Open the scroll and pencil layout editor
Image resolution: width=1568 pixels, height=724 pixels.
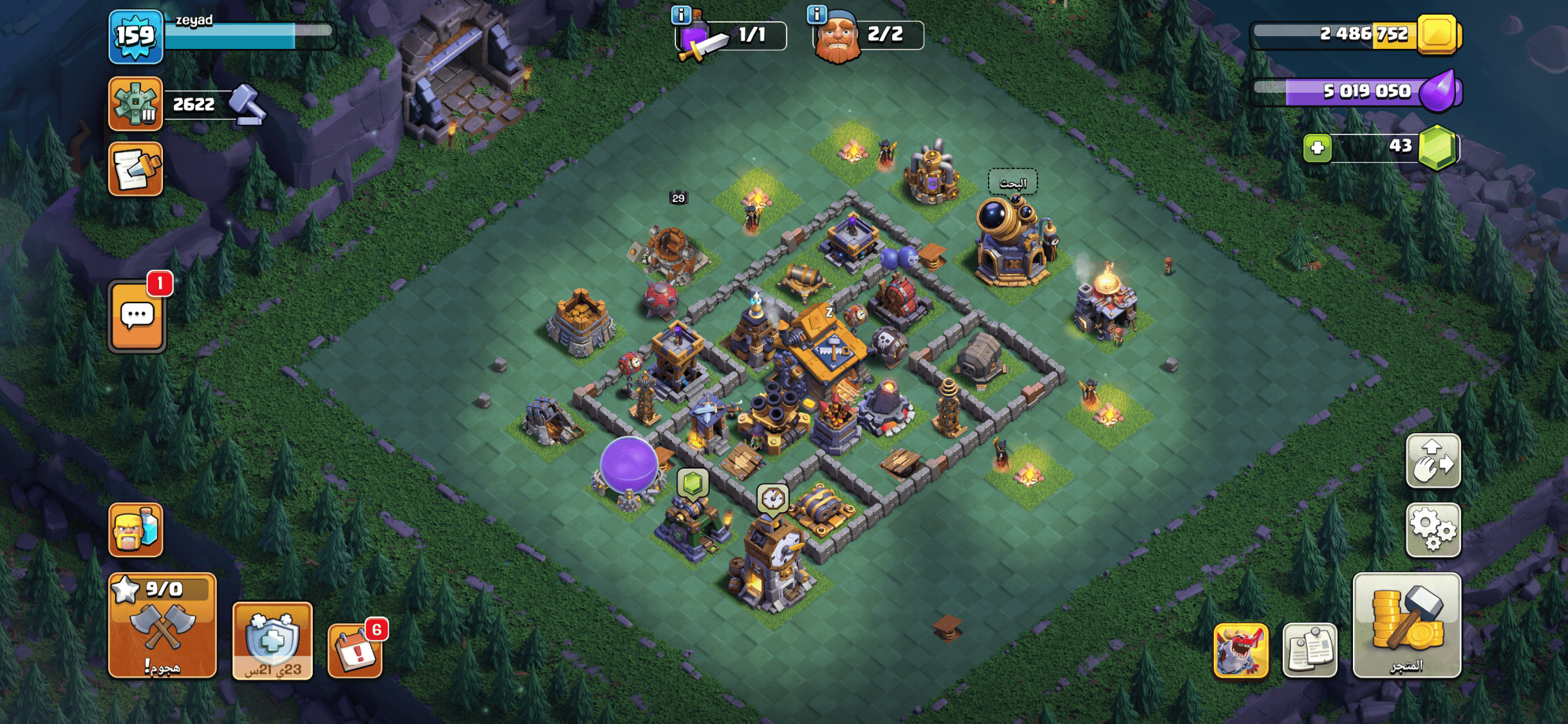pos(136,169)
